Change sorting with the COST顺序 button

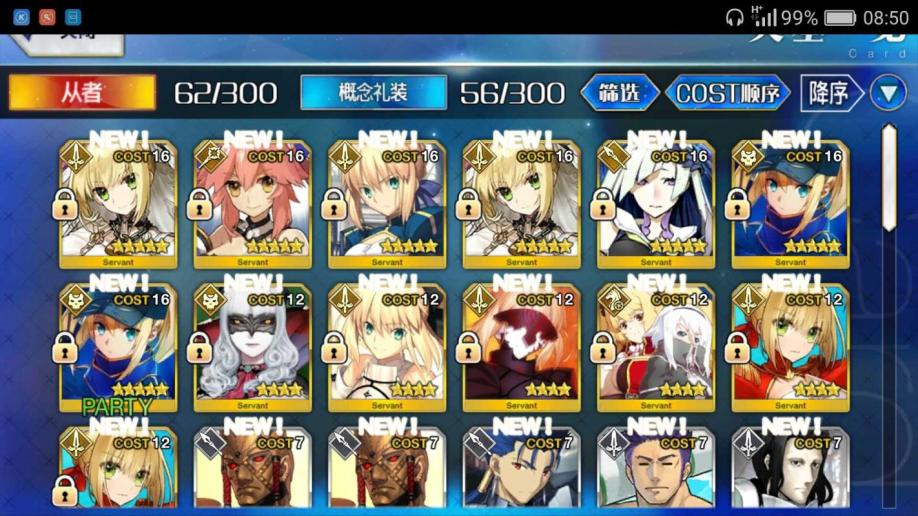(x=732, y=93)
